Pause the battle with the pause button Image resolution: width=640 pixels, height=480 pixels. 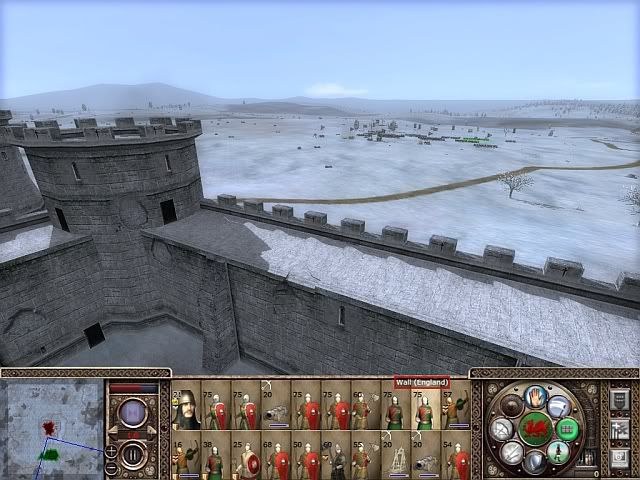(132, 455)
